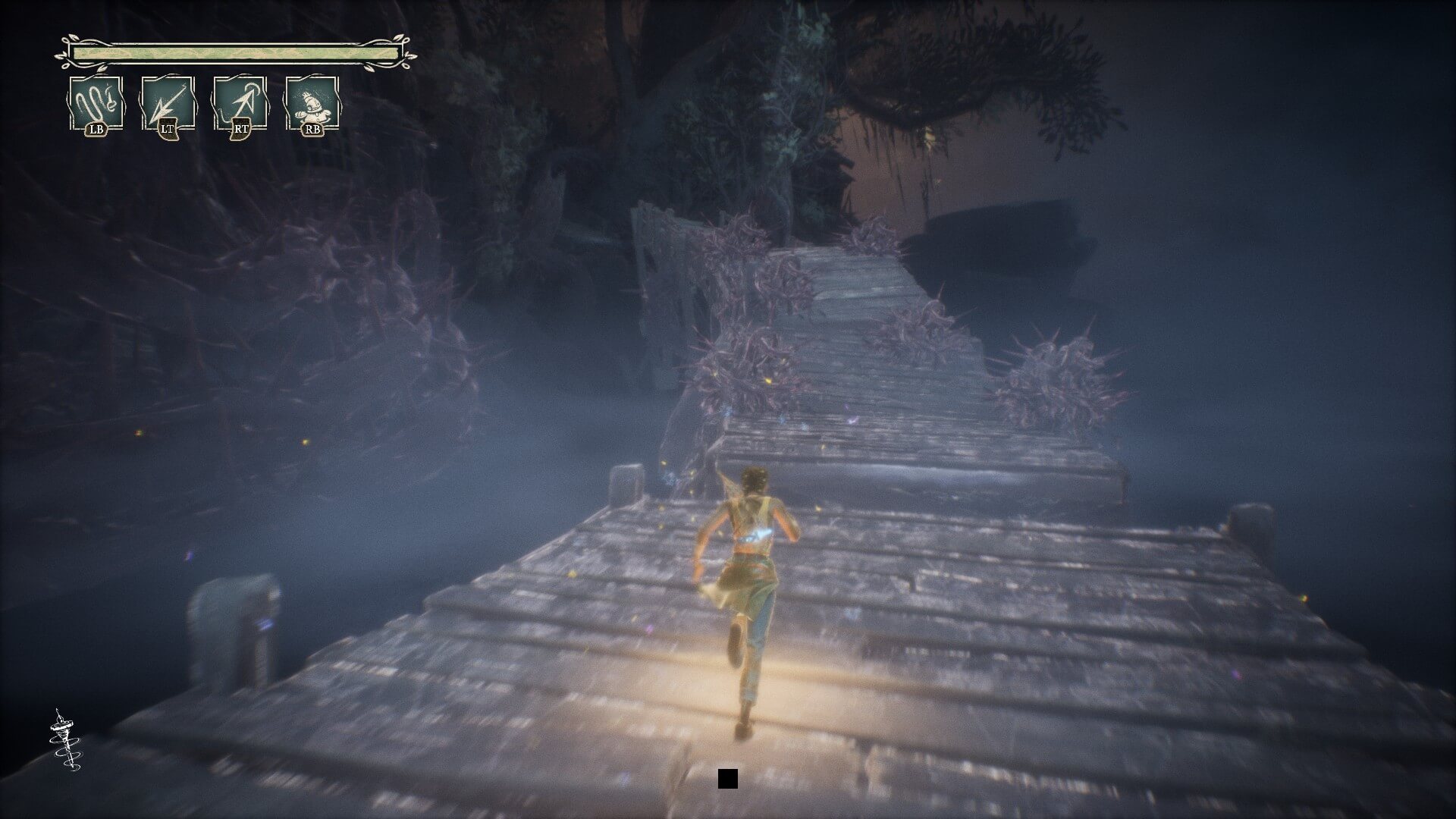Select the whip and hook ability icon

(x=96, y=103)
